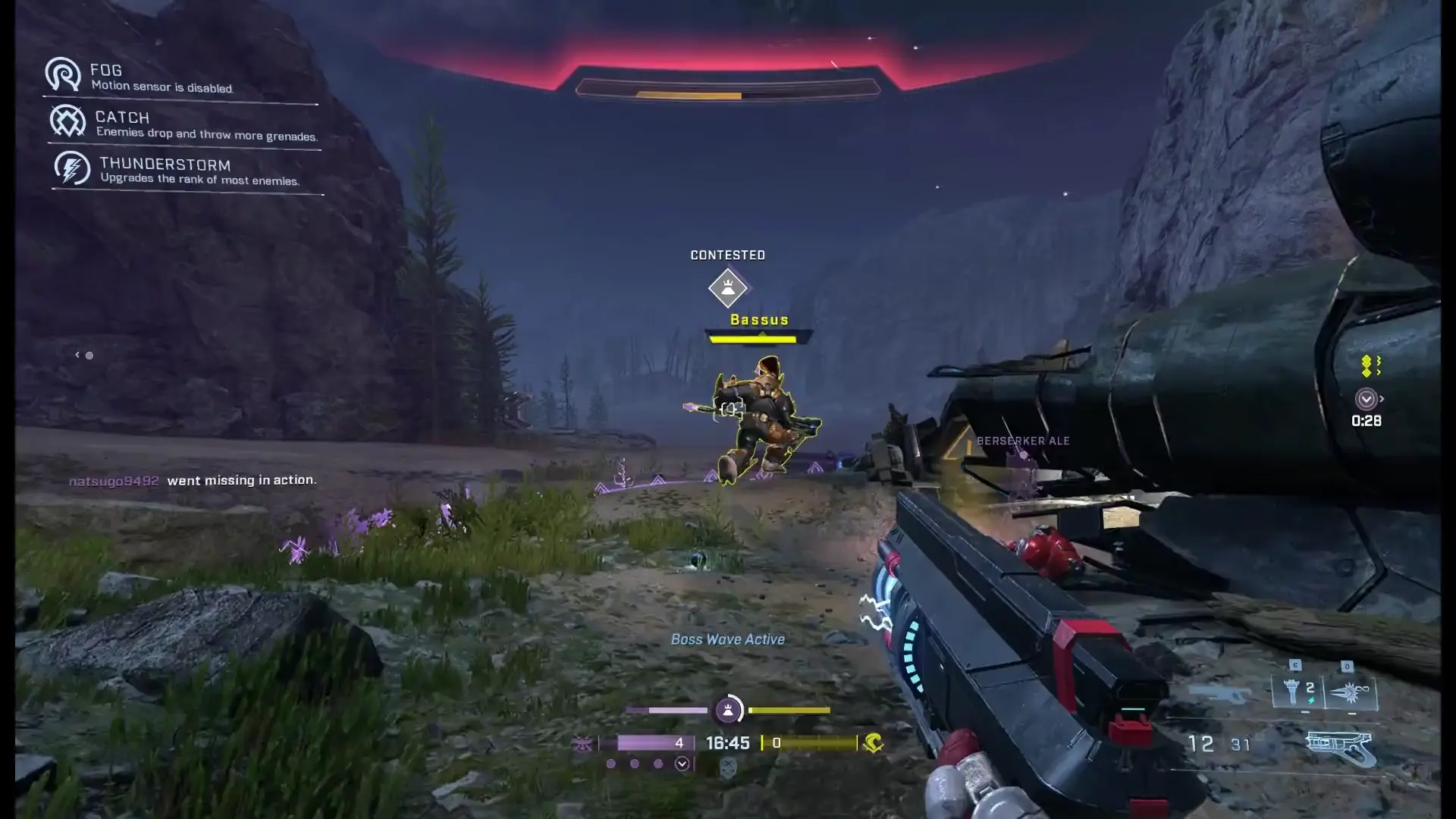Click the crown hill capture indicator

[728, 711]
